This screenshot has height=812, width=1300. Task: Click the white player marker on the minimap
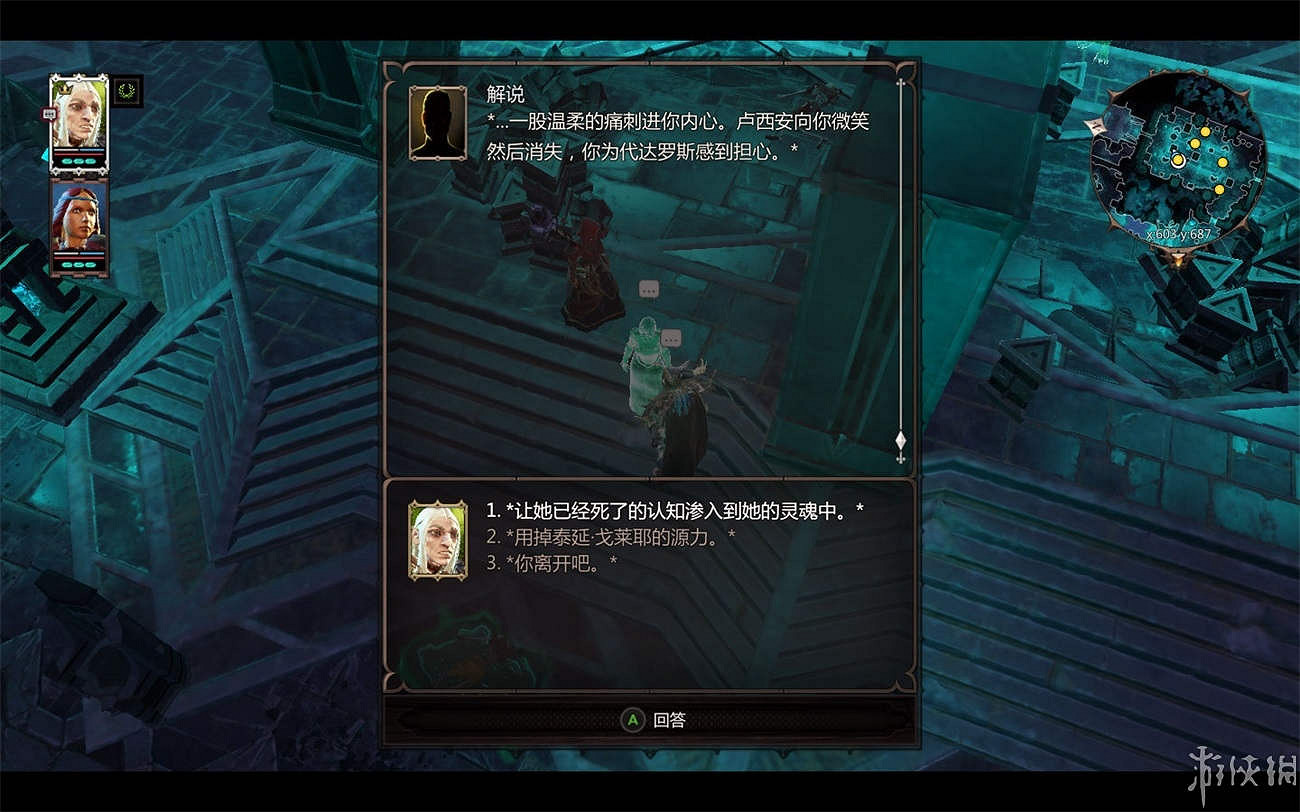[x=1179, y=161]
